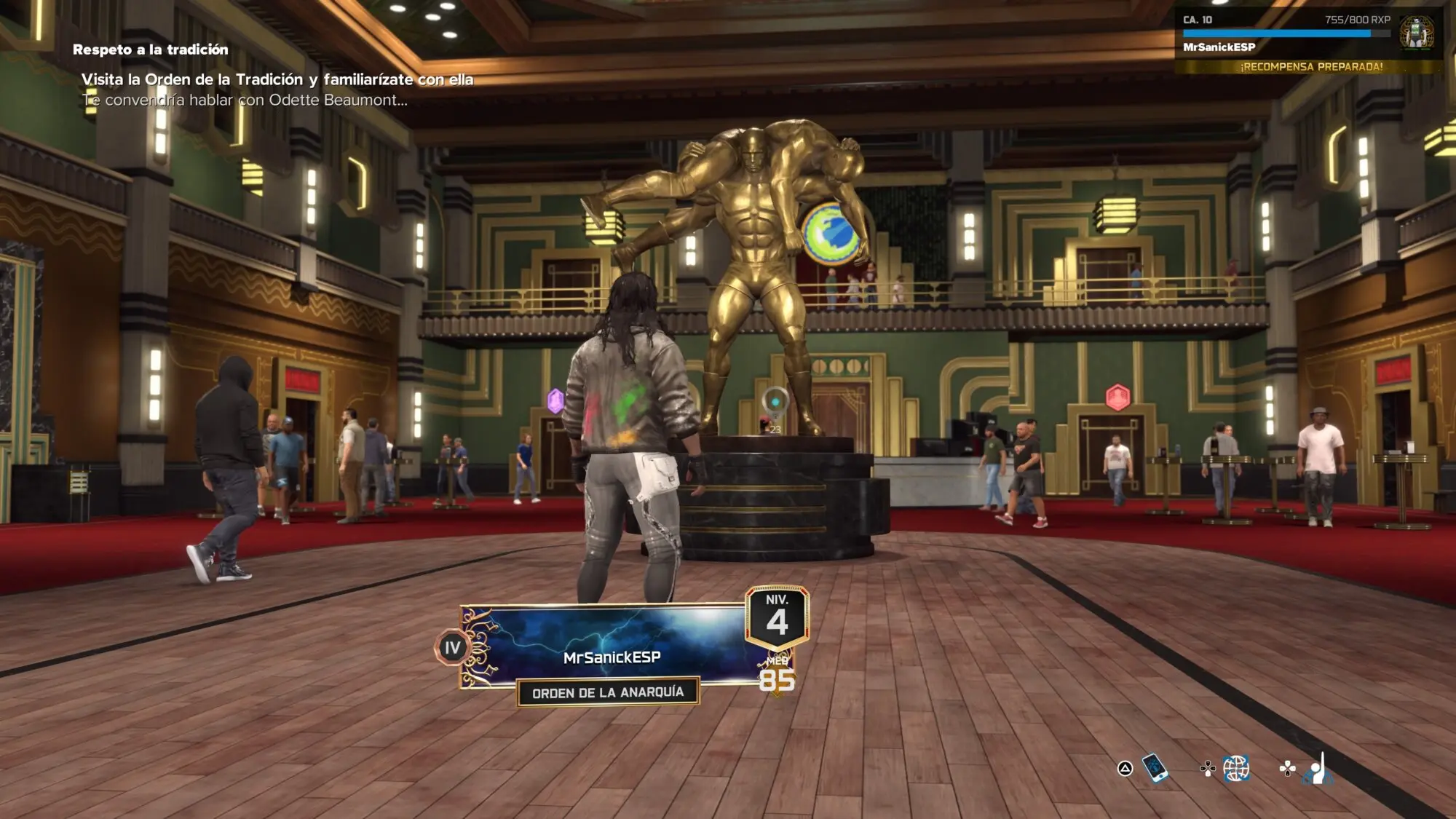The height and width of the screenshot is (819, 1456).
Task: Select the red hexagon waypoint marker
Action: (1117, 397)
